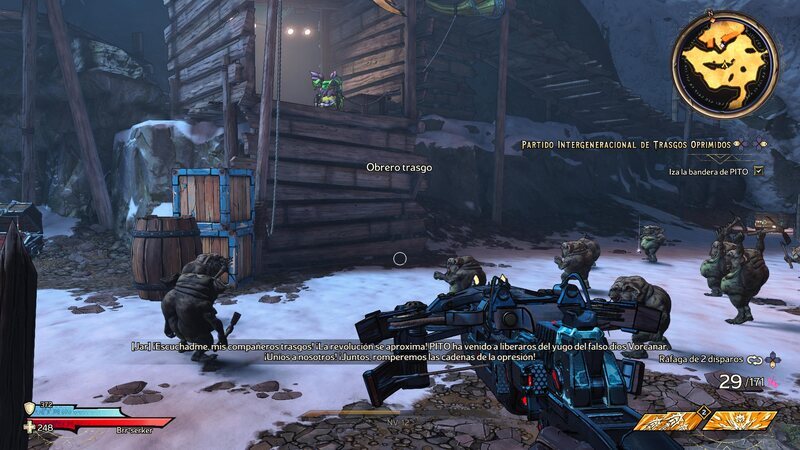The image size is (800, 450).
Task: Click the shield icon beside the ward bar
Action: click(29, 409)
